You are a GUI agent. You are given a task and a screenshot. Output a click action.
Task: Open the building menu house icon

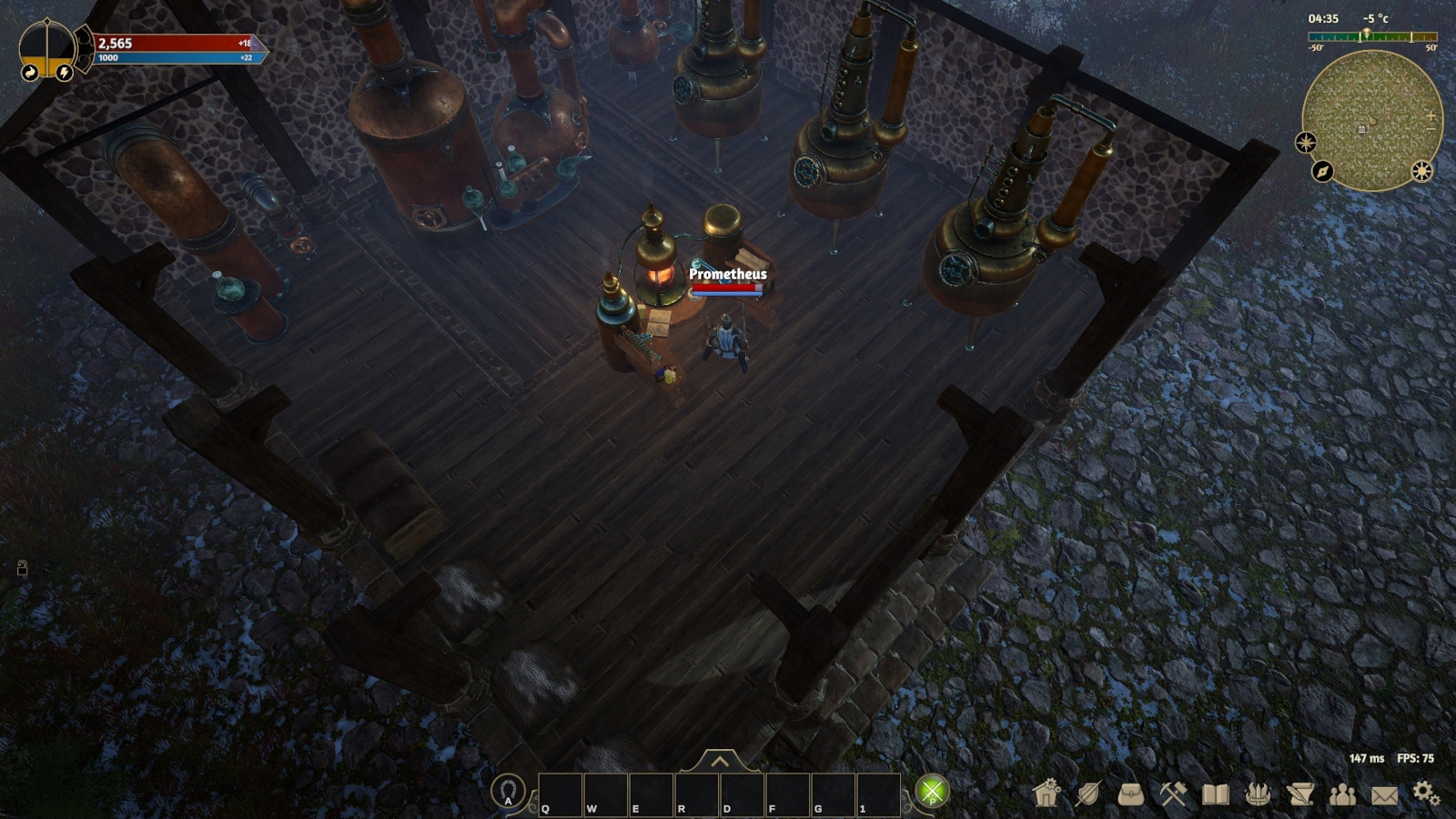point(1047,794)
